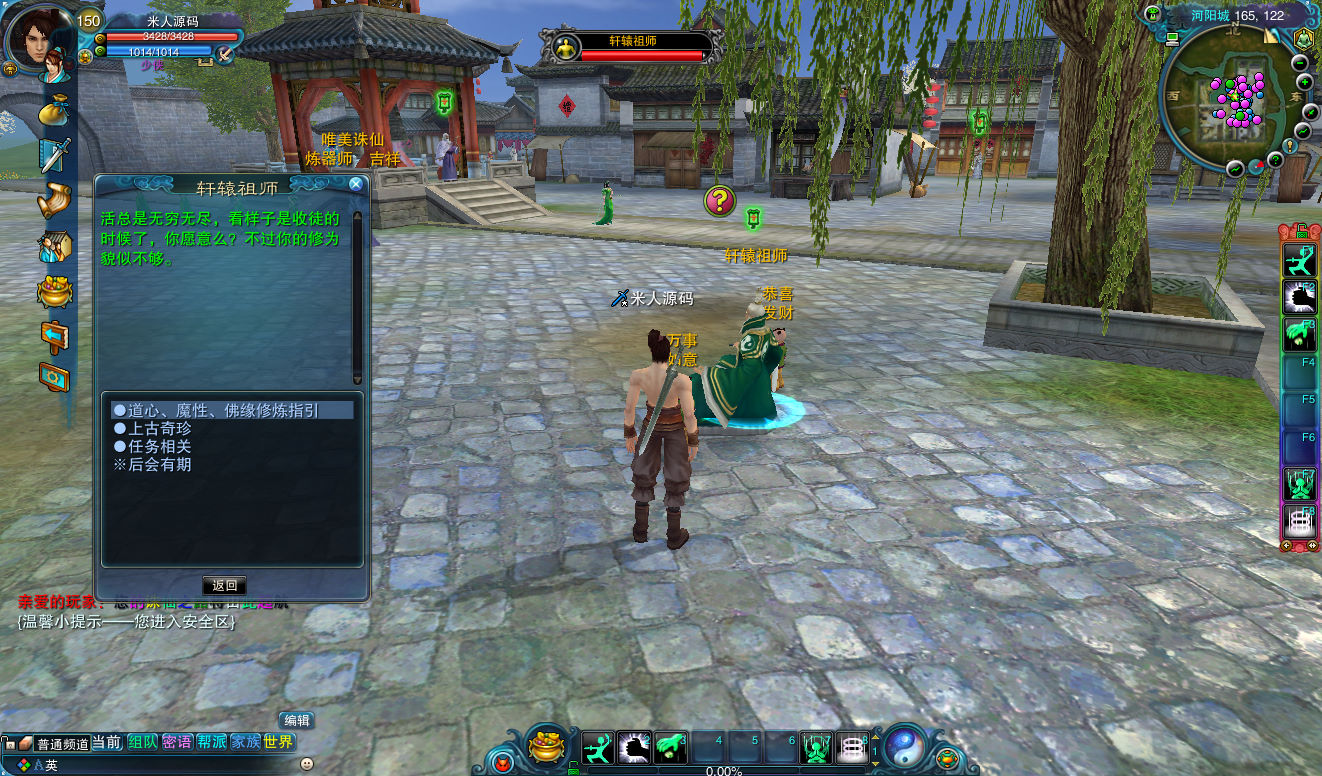Select the 帮派 chat channel tab

tap(211, 742)
